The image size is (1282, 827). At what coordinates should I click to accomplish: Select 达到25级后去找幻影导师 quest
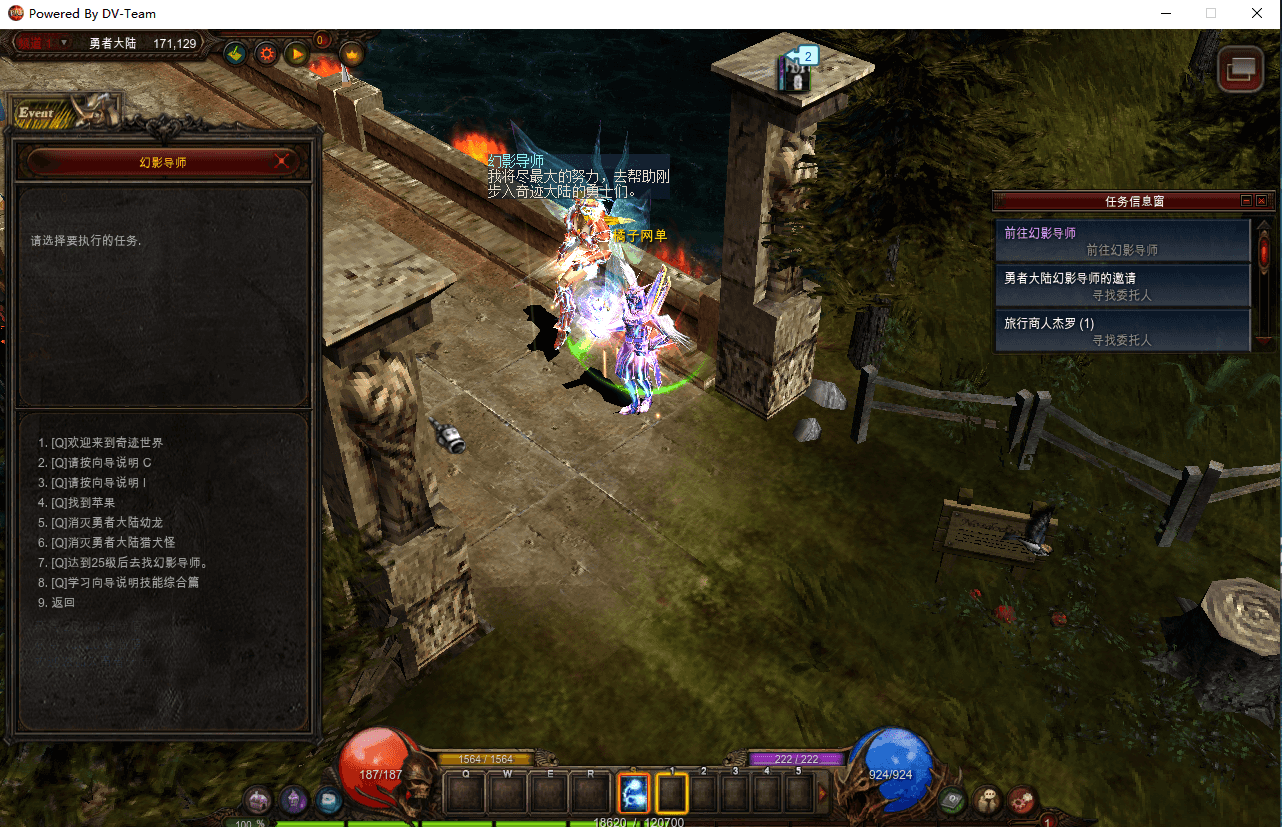pos(122,563)
